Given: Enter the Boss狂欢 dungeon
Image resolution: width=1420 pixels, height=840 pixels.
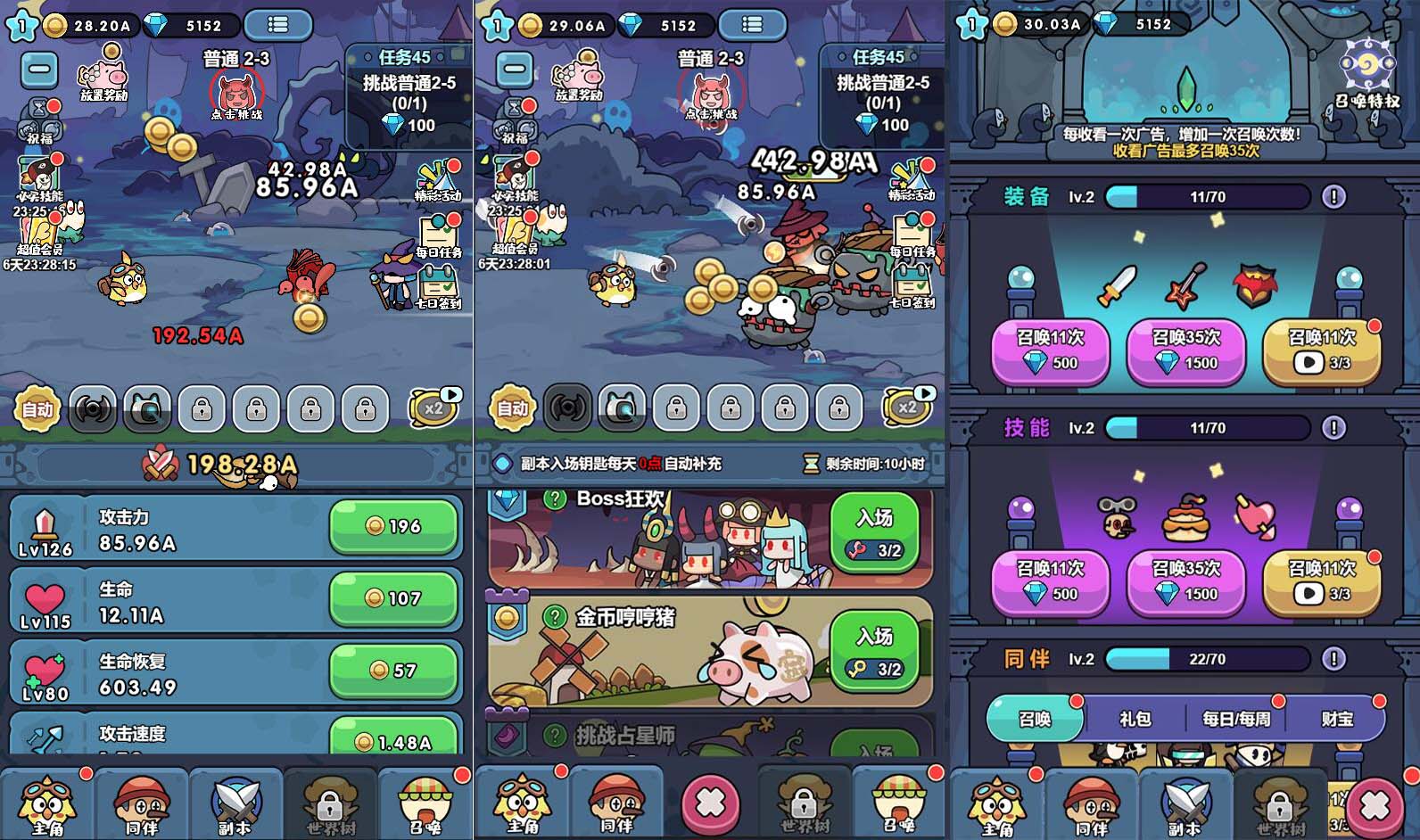Looking at the screenshot, I should tap(875, 531).
